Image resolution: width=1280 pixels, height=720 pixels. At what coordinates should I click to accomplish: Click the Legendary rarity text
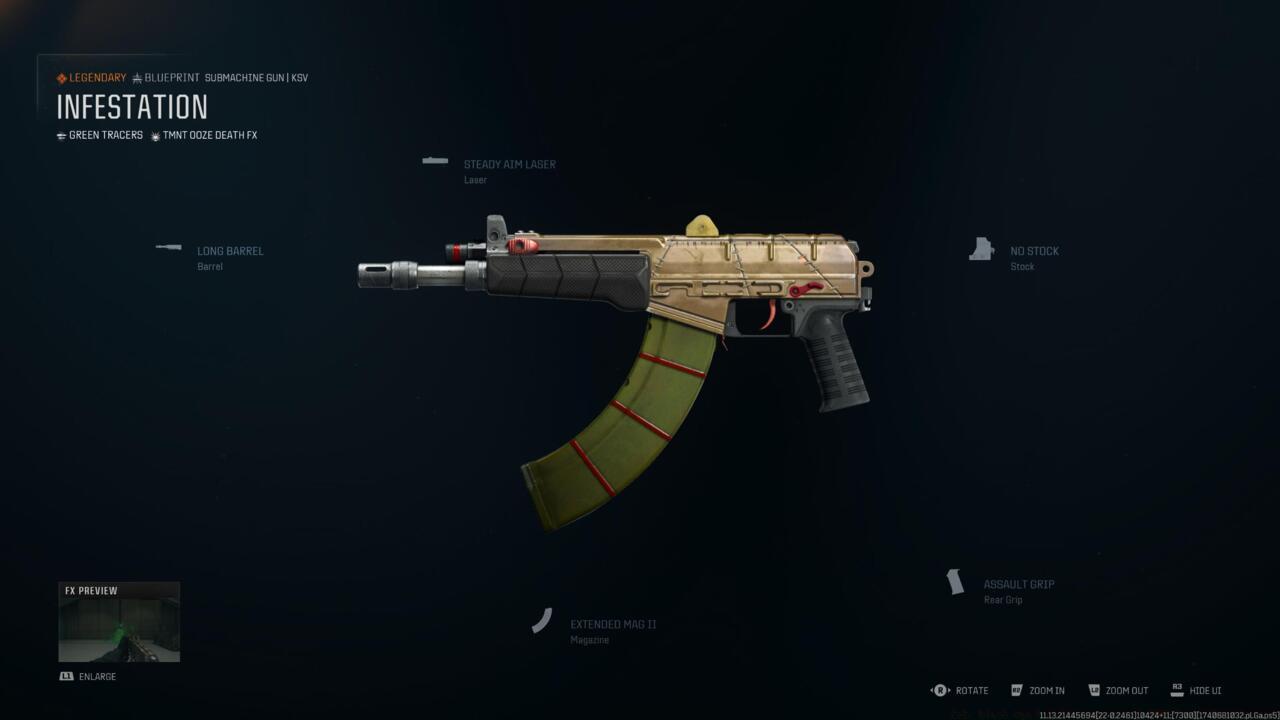(95, 77)
